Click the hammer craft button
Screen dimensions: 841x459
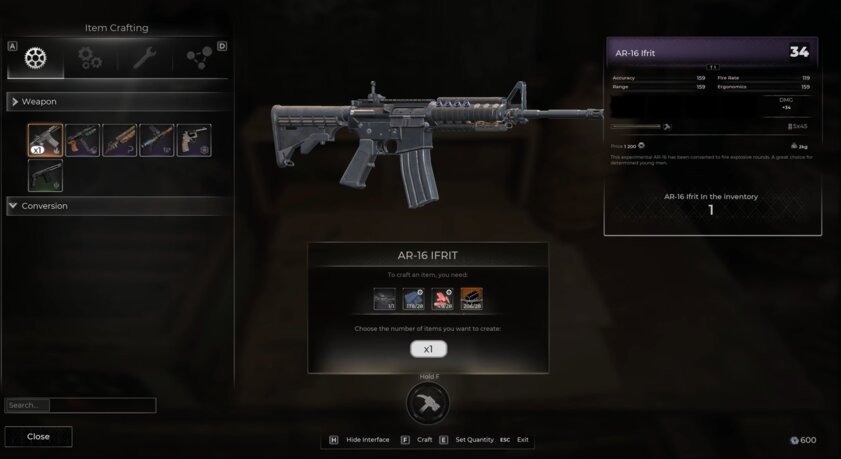pos(427,403)
